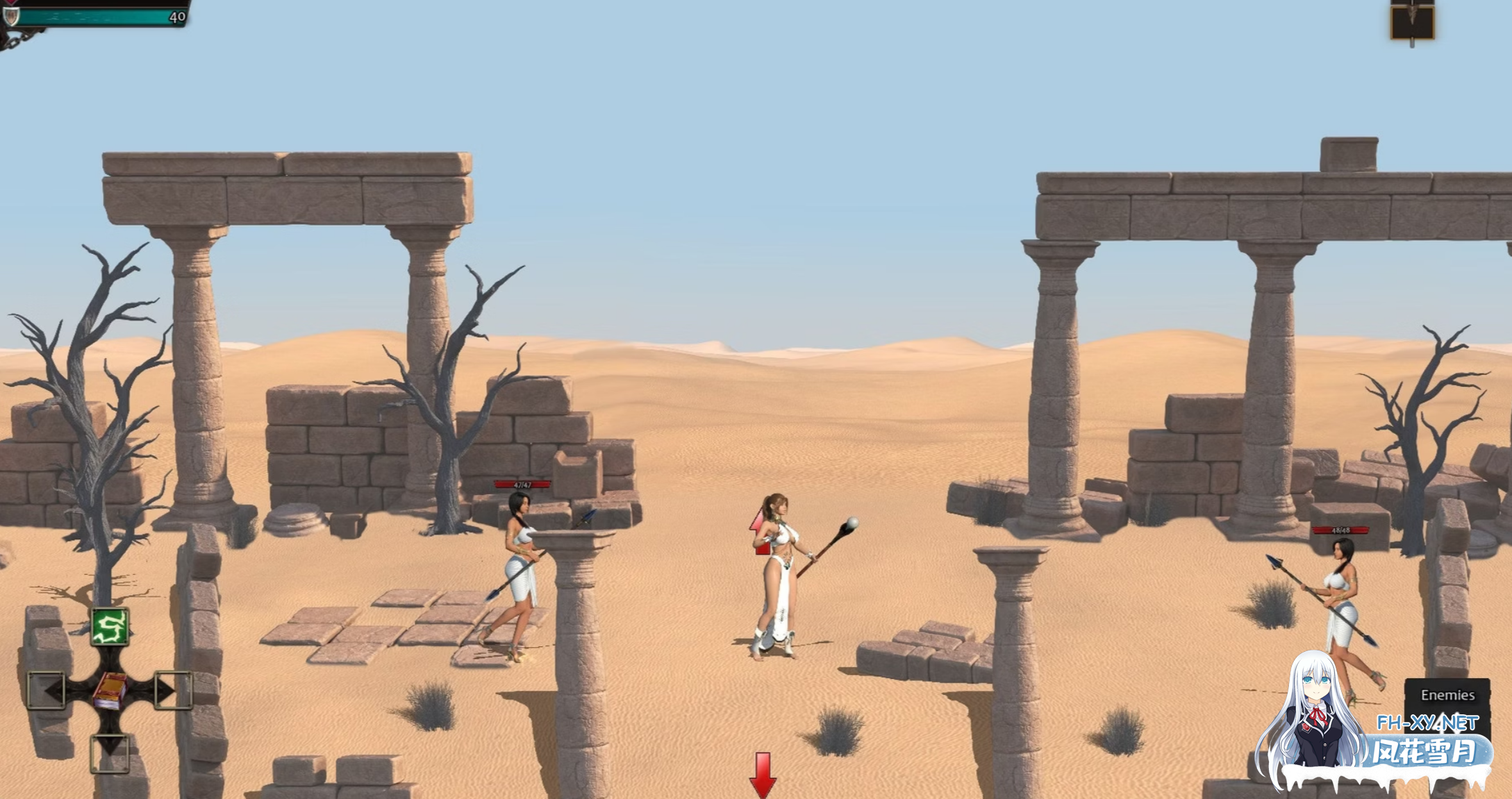1512x799 pixels.
Task: Click the red heart indicator above the HP bar
Action: pos(9,3)
